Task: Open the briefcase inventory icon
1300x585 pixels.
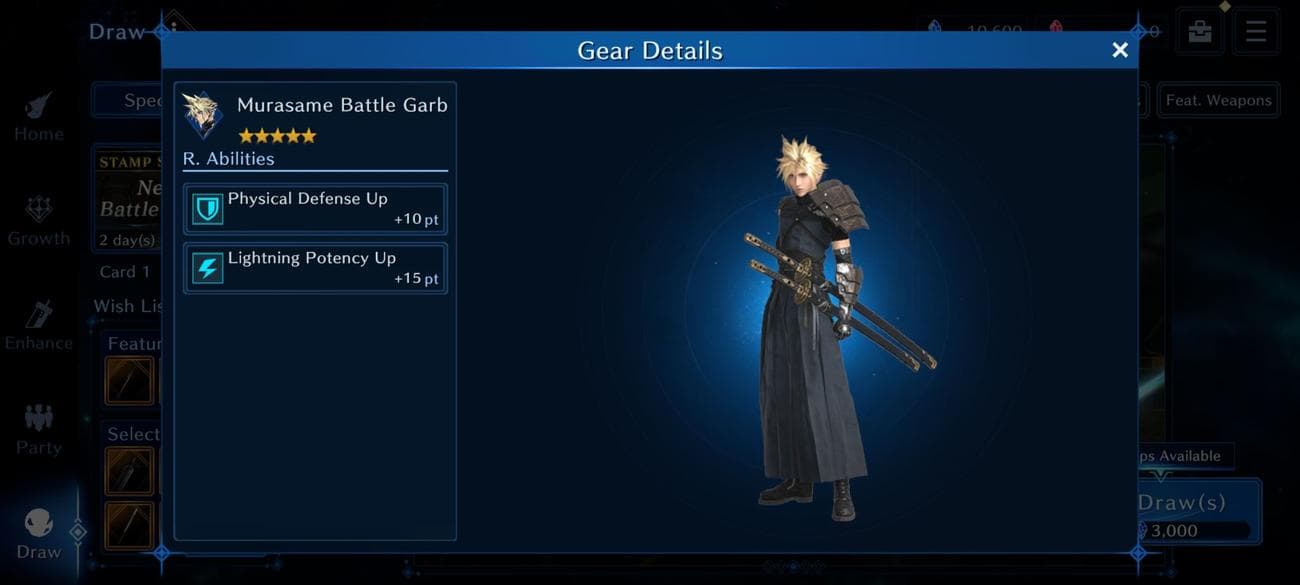Action: point(1200,31)
